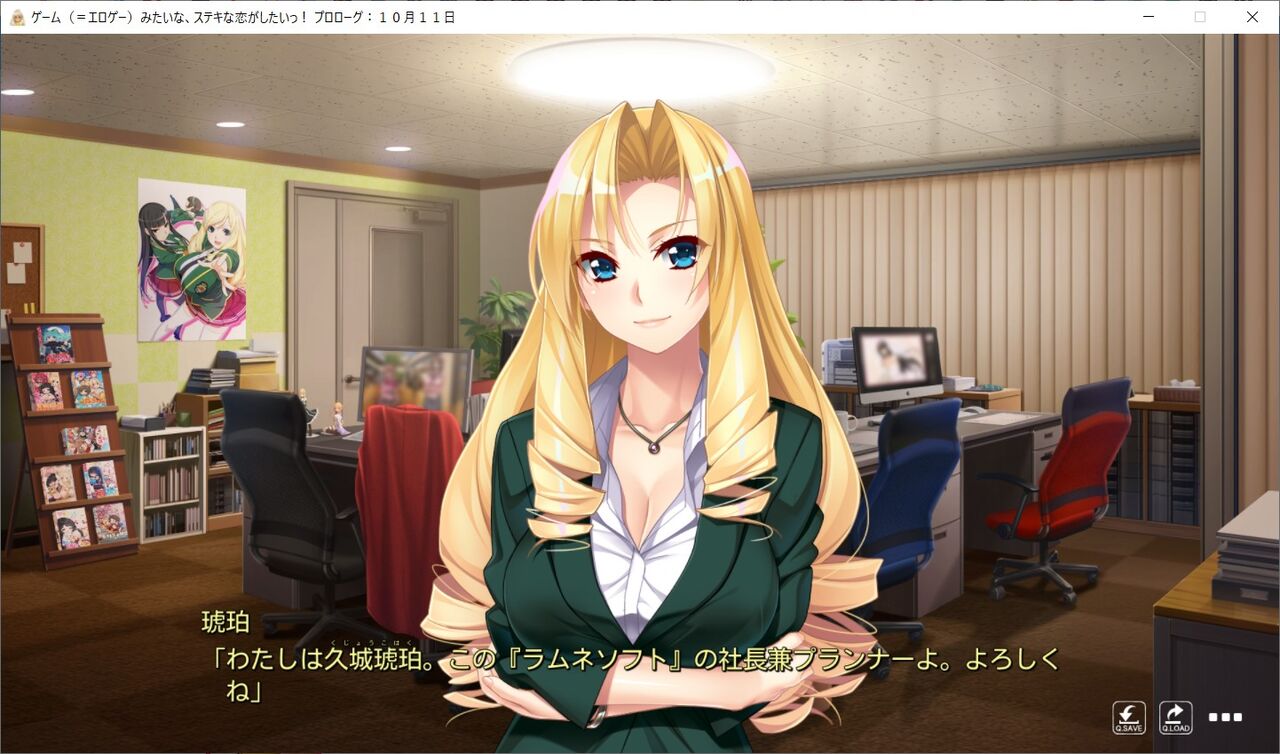Screen dimensions: 1280x754
Task: Minimize the visual novel window
Action: click(x=1148, y=17)
